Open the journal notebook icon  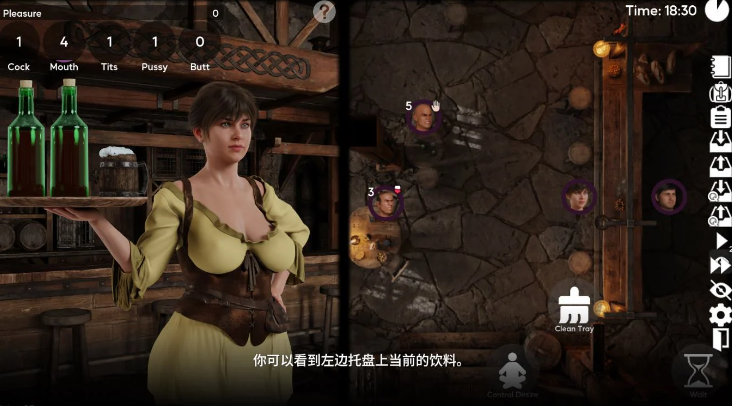(720, 67)
